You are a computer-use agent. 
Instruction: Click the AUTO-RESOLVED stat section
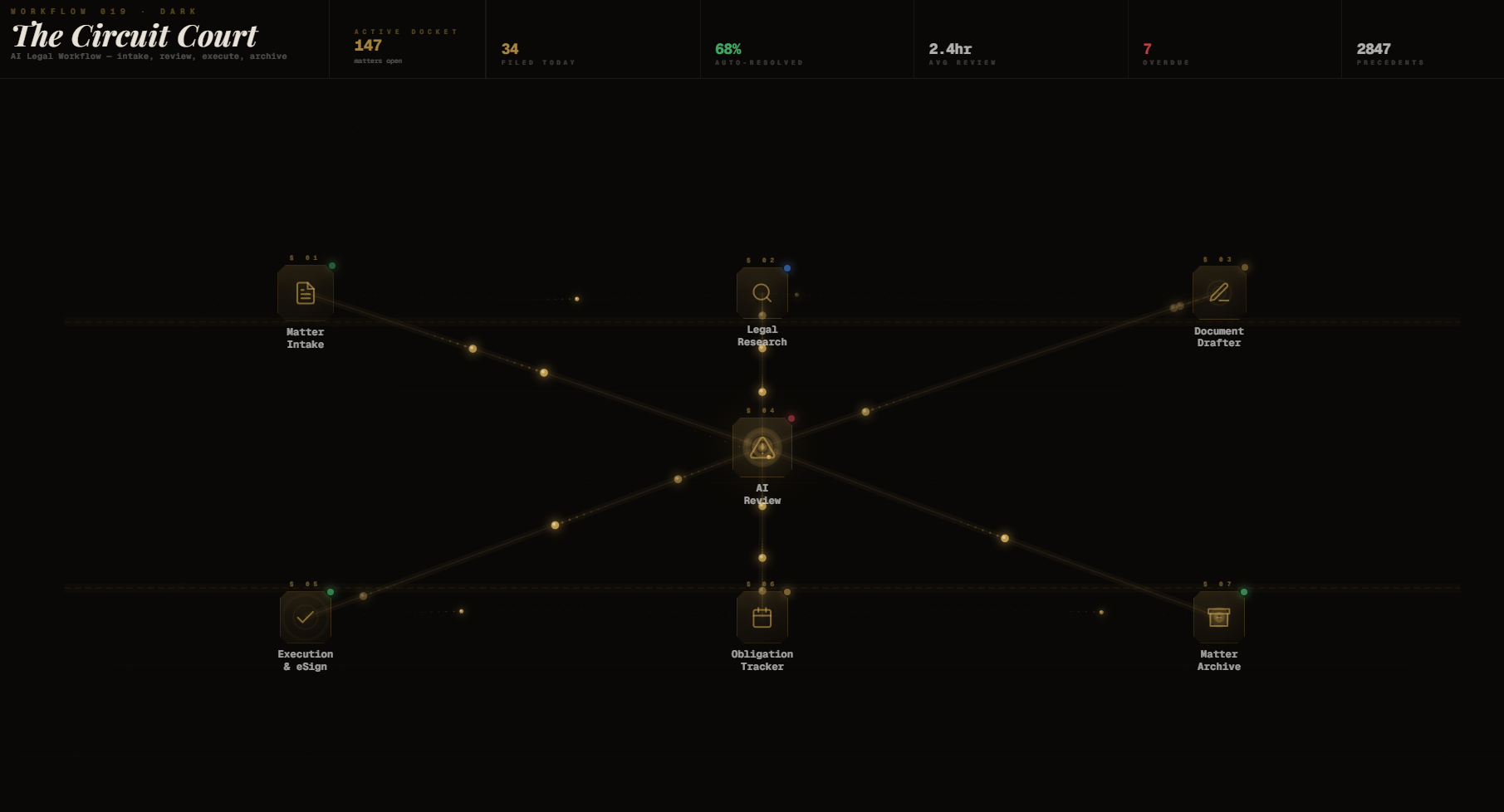758,53
